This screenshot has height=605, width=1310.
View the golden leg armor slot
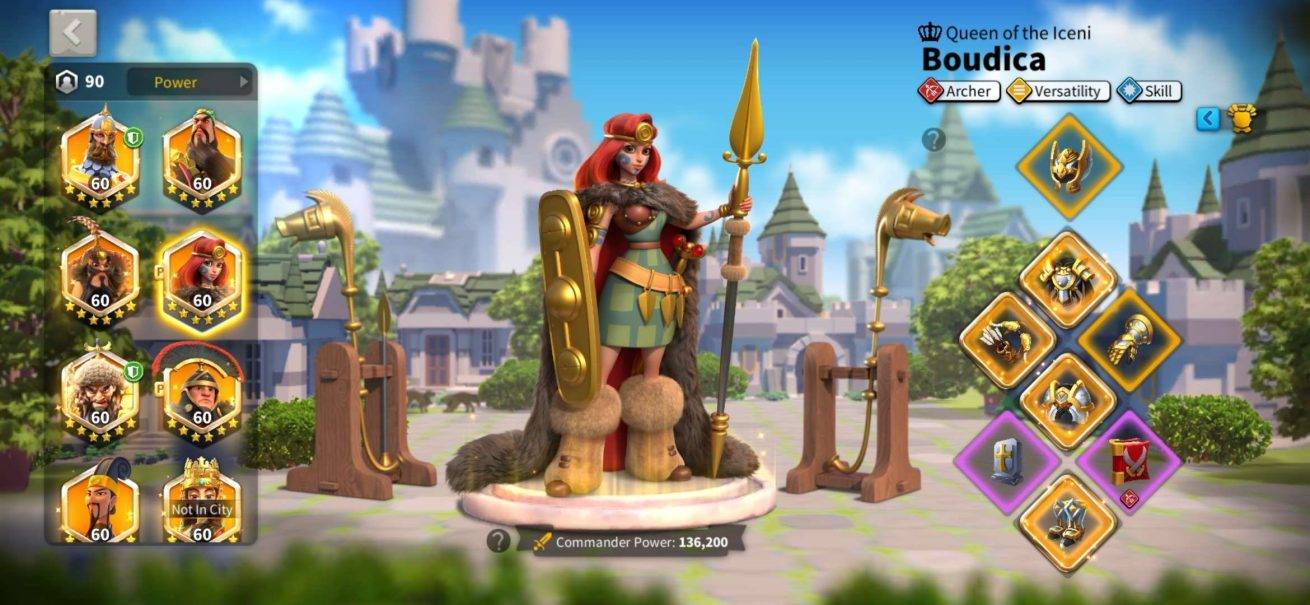tap(1068, 401)
